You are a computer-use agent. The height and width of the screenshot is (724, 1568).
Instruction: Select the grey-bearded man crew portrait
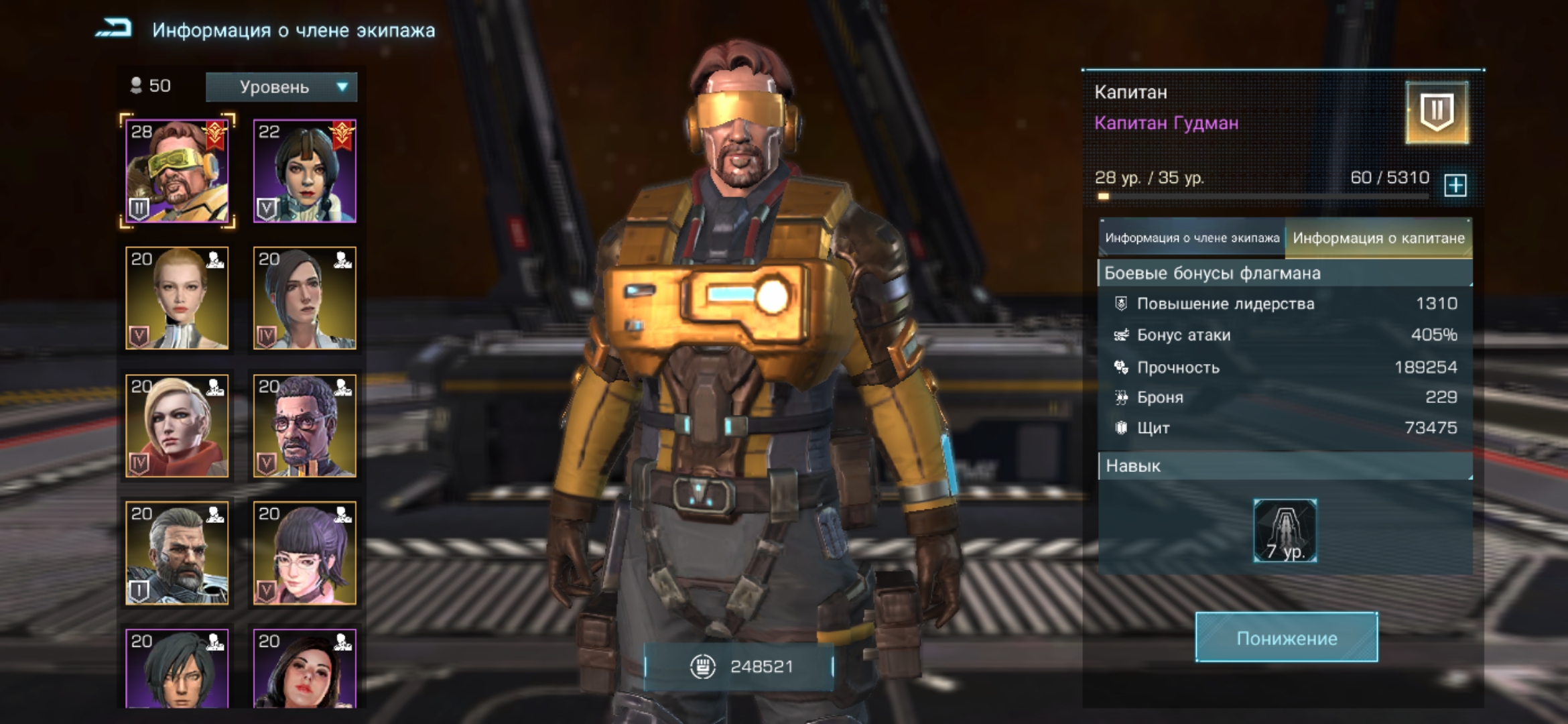click(x=177, y=553)
